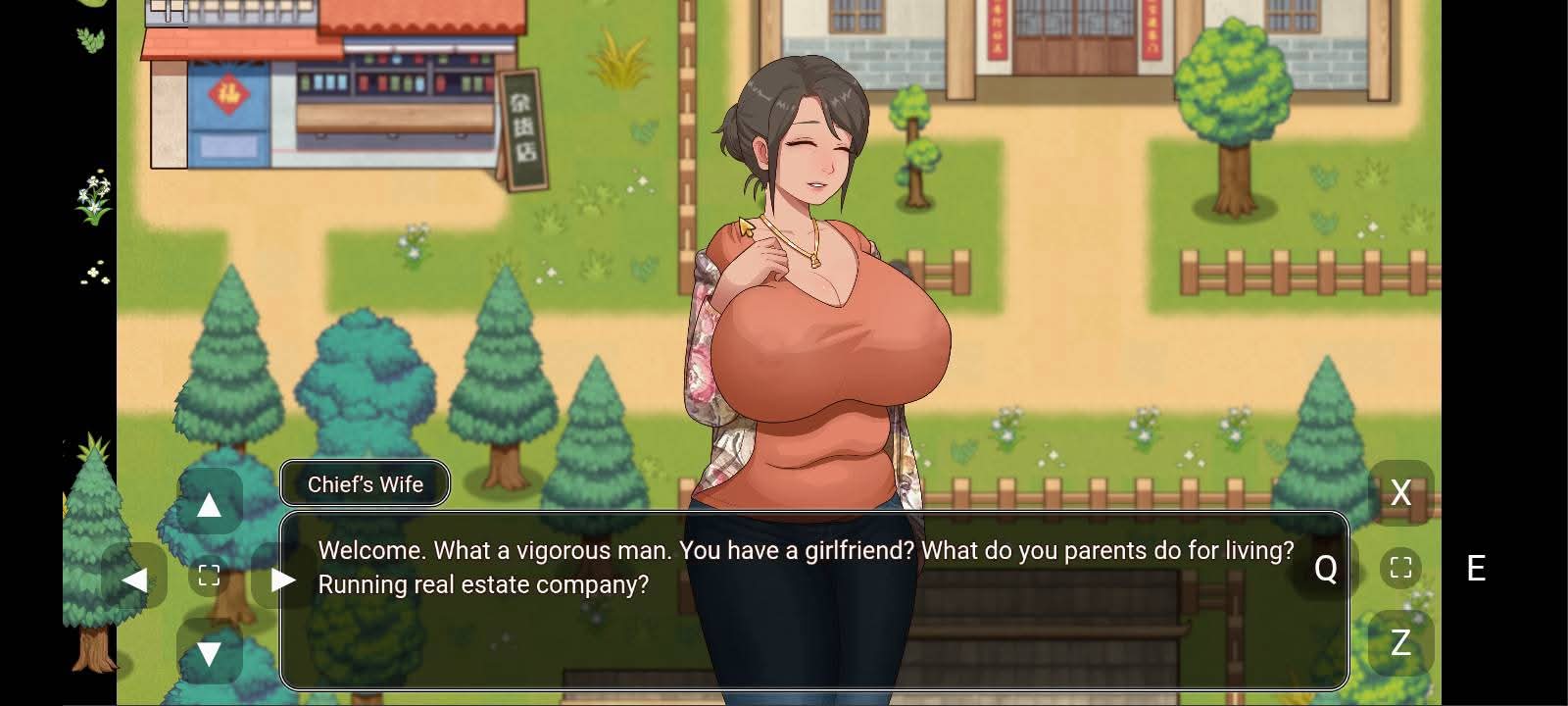This screenshot has width=1568, height=706.
Task: Click the D-pad center frame icon
Action: click(x=209, y=576)
